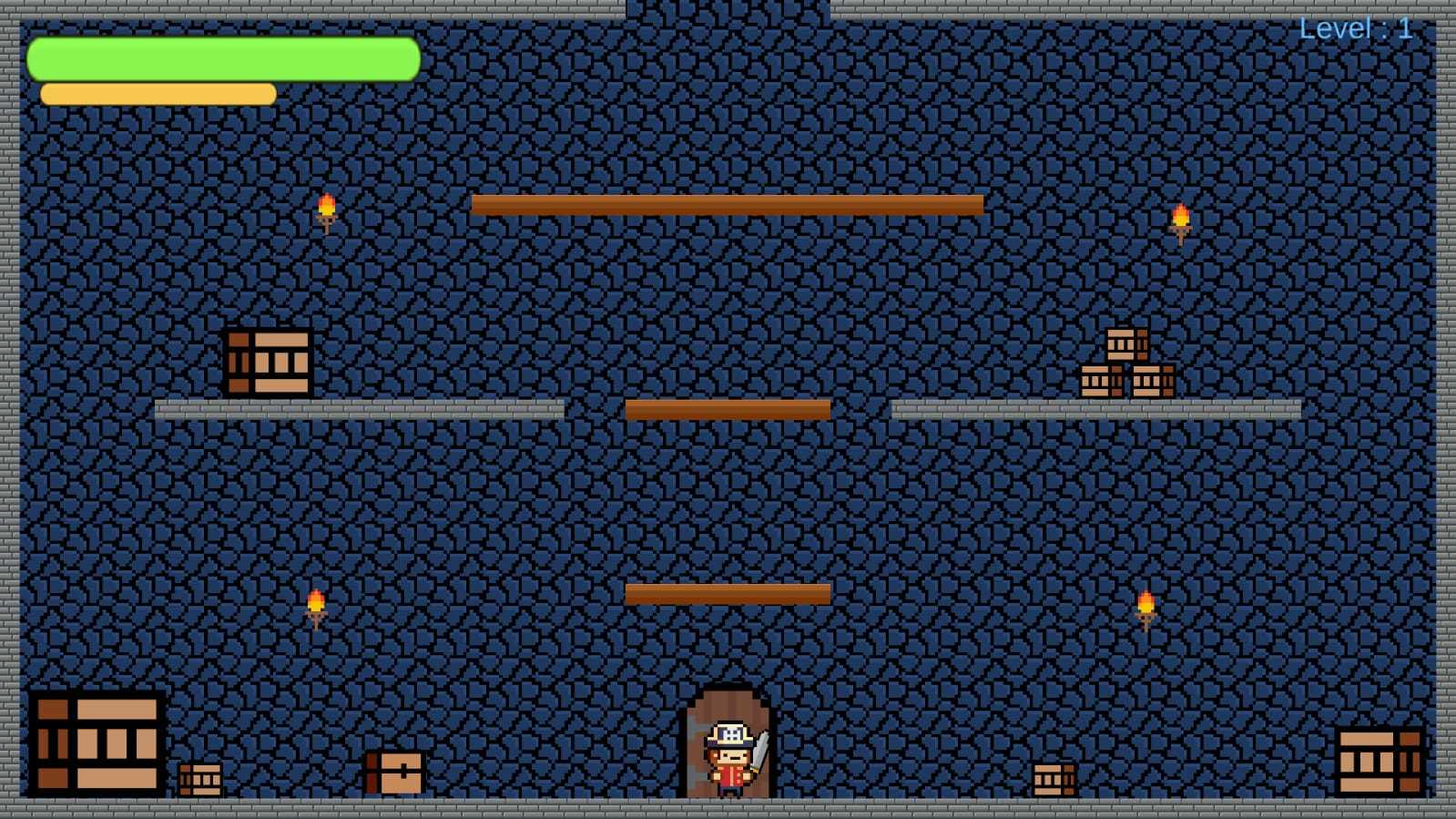
Task: Click the small crate near the bottom-left chest
Action: 201,779
